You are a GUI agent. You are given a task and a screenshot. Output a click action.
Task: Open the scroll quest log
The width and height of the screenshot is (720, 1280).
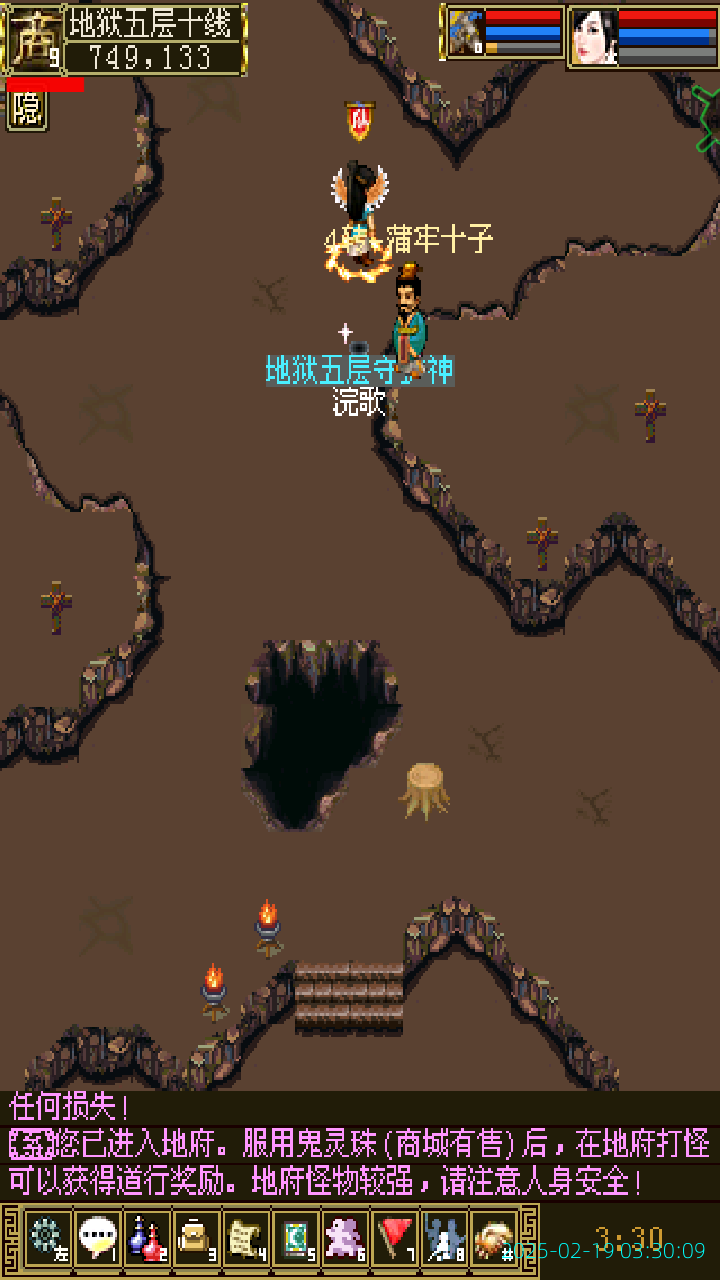click(246, 1238)
